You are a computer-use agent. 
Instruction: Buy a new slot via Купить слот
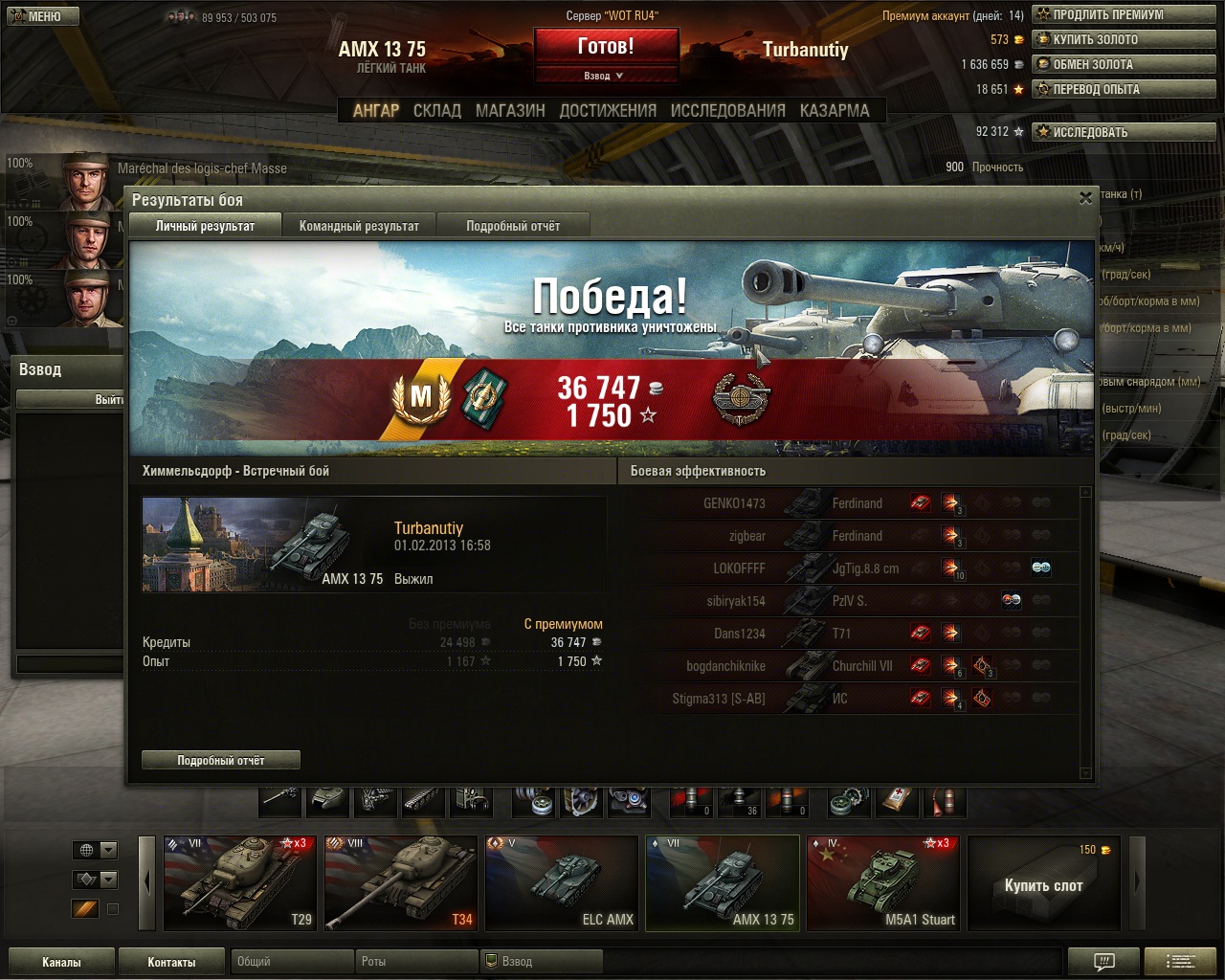coord(1043,882)
